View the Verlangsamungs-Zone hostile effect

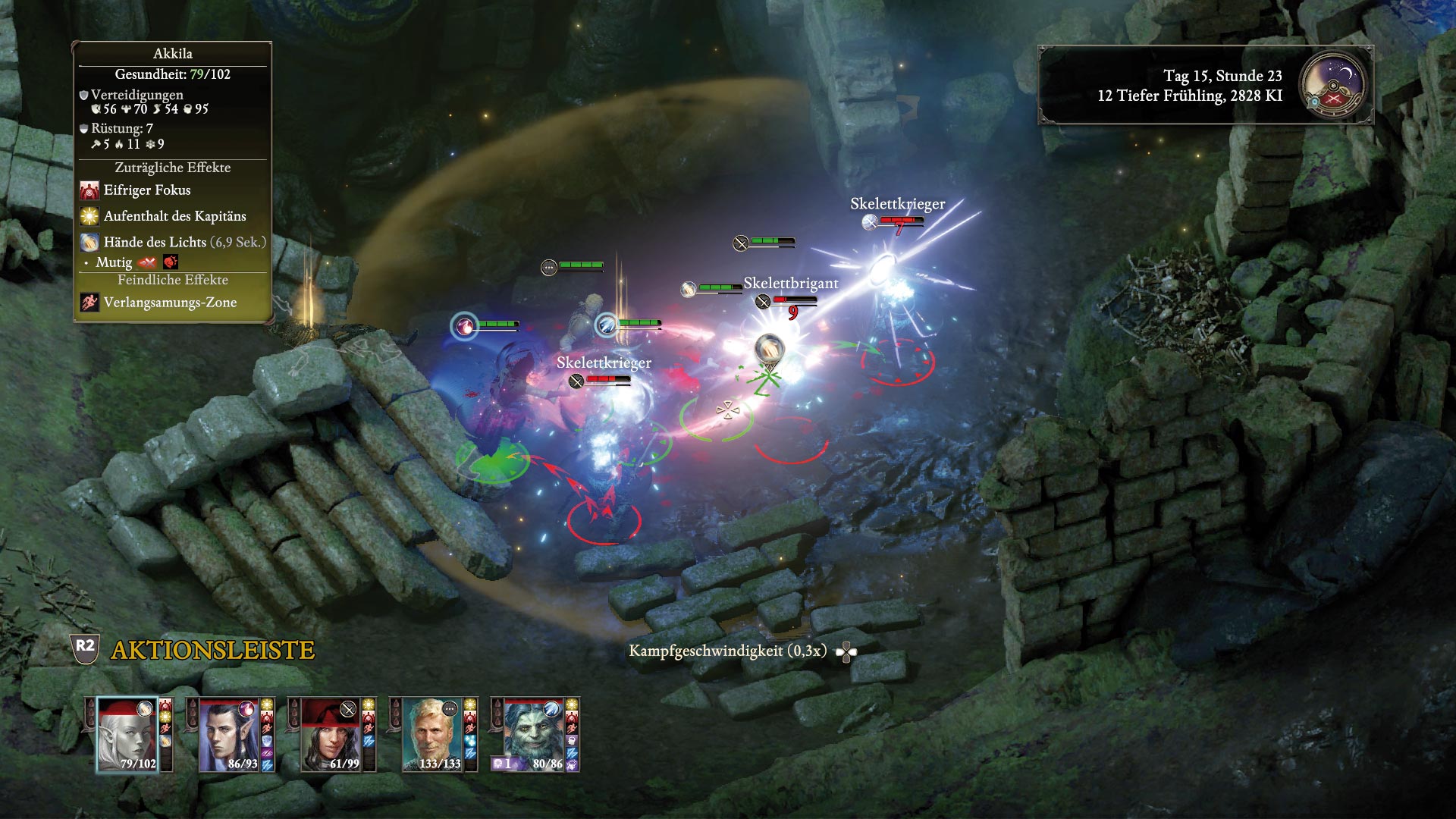pos(170,303)
